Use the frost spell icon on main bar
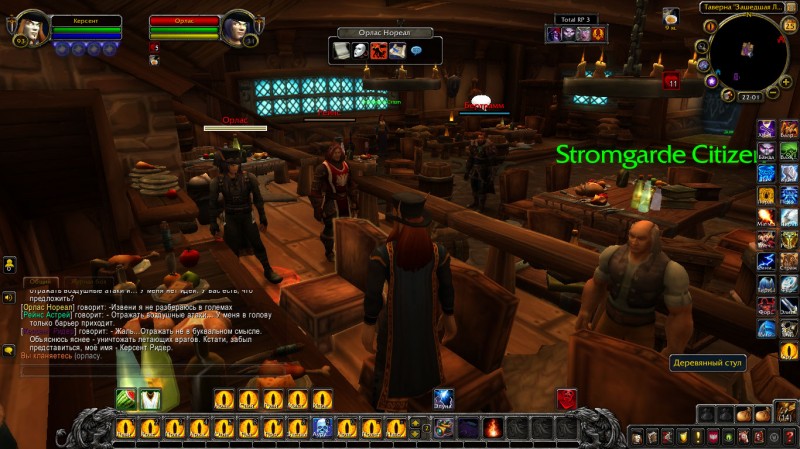This screenshot has height=449, width=800. [443, 398]
